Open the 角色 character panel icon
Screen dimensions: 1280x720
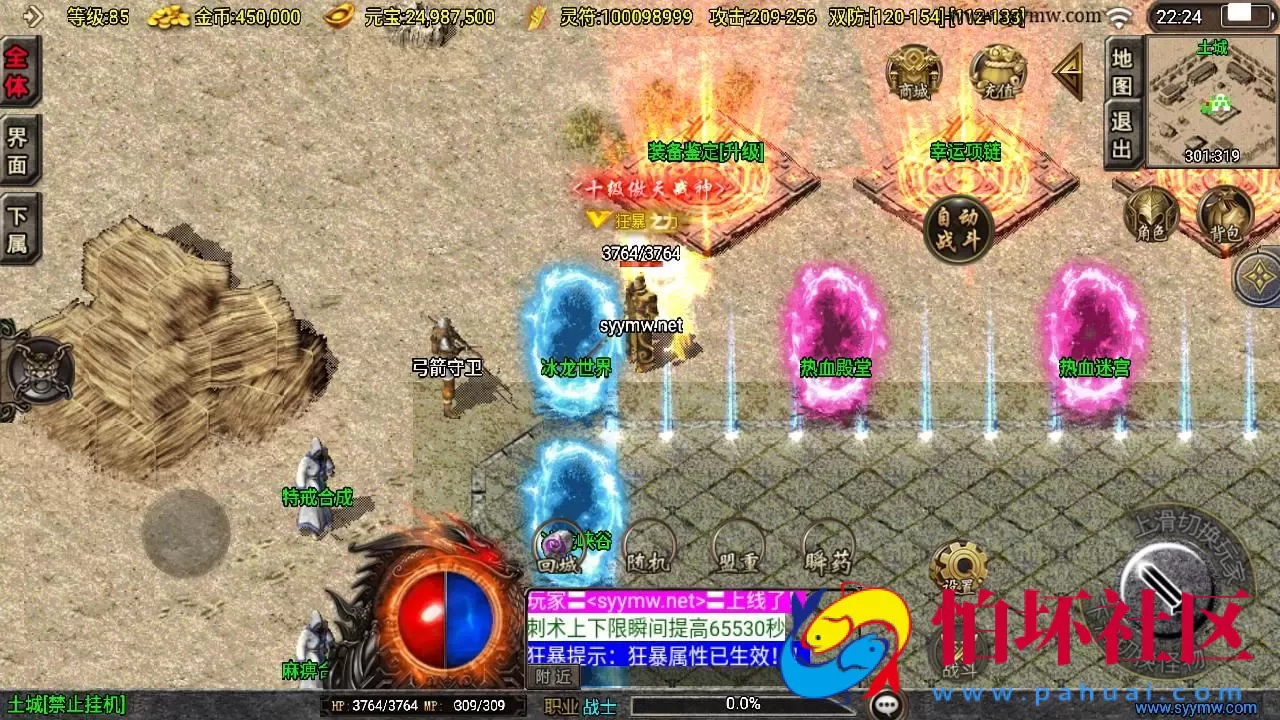click(x=1150, y=215)
